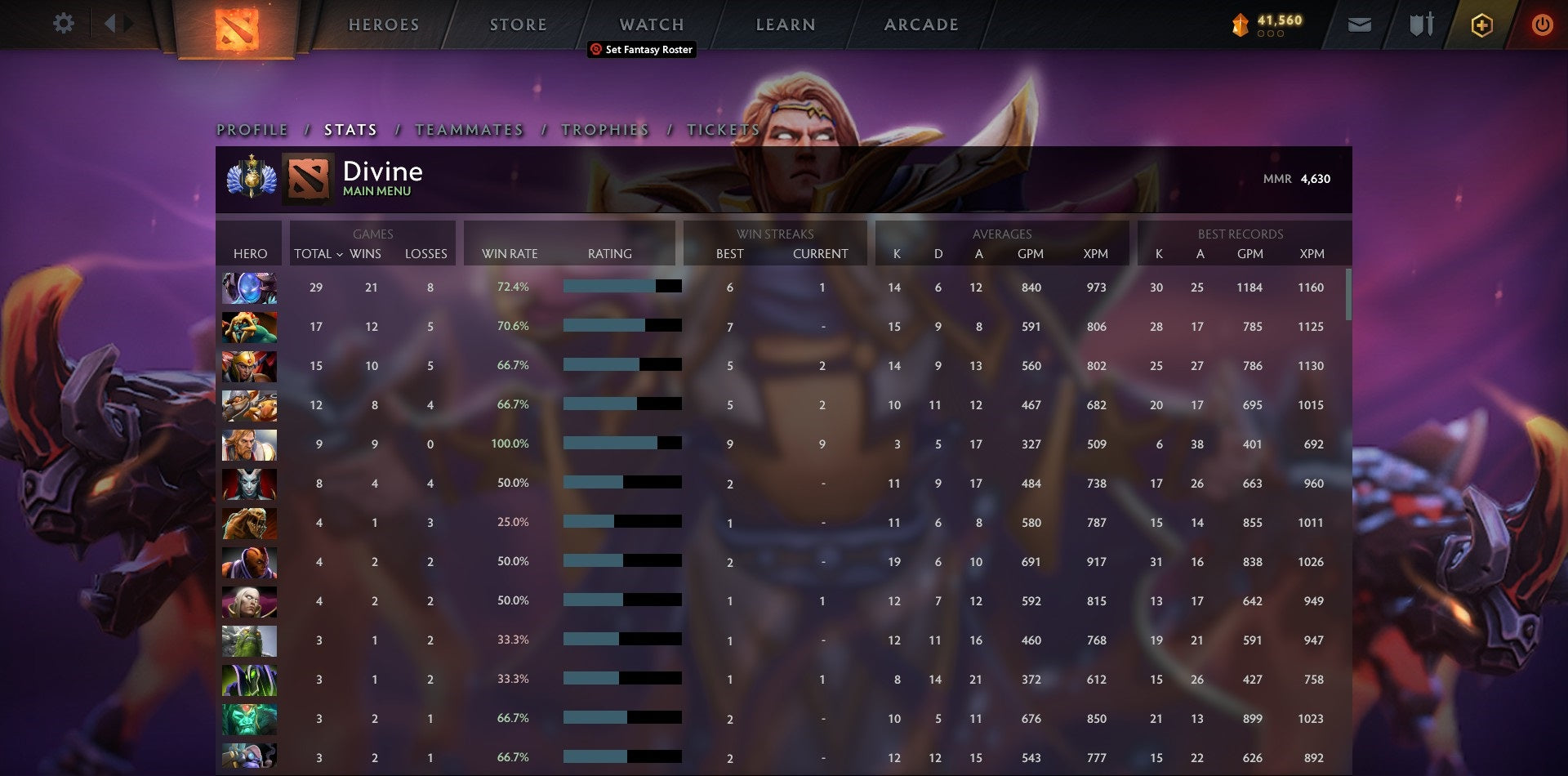Select the Queen of Pain hero portrait
This screenshot has height=776, width=1568.
tap(249, 484)
